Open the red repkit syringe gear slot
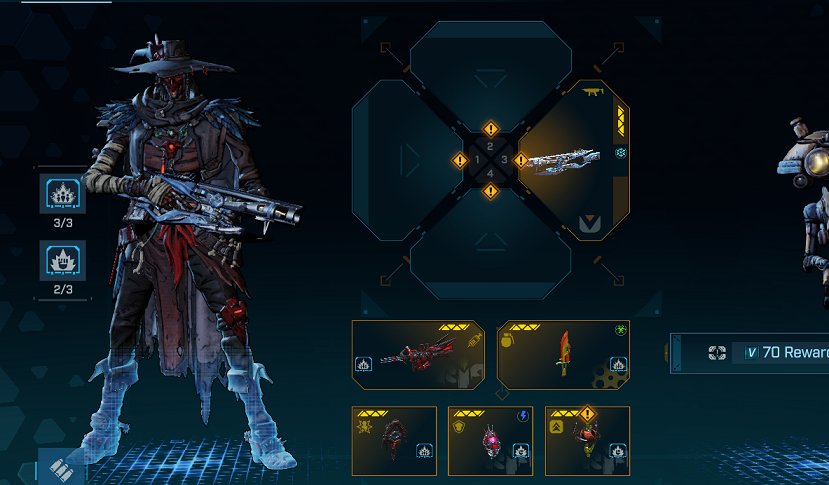This screenshot has width=829, height=485. coord(419,355)
